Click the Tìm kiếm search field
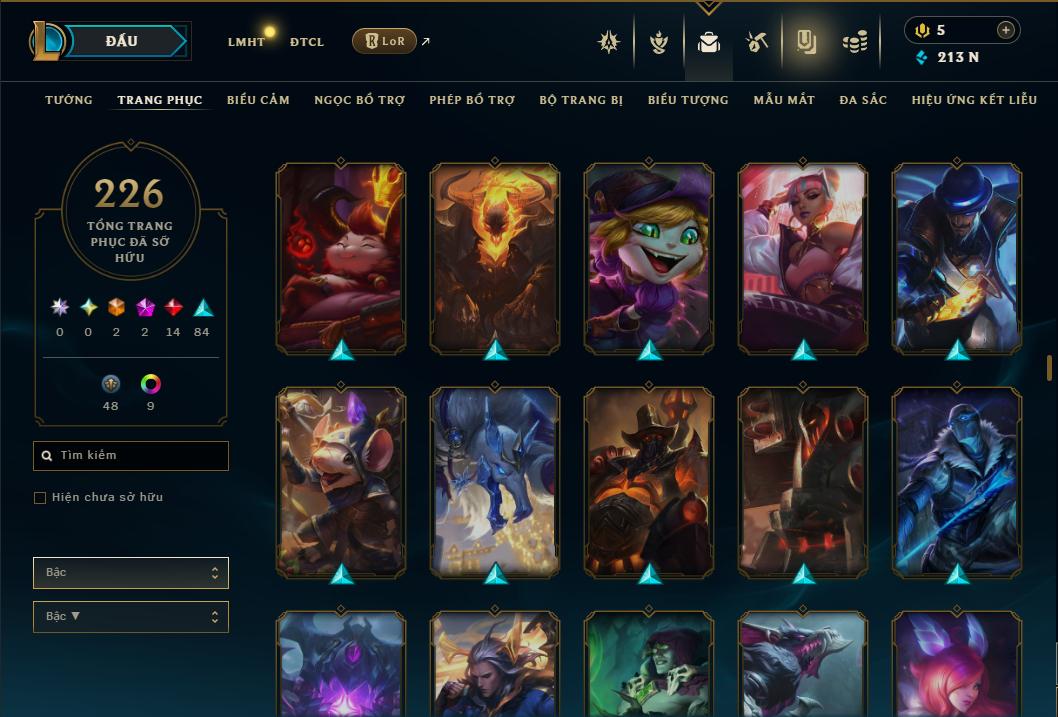This screenshot has height=717, width=1058. pyautogui.click(x=131, y=456)
